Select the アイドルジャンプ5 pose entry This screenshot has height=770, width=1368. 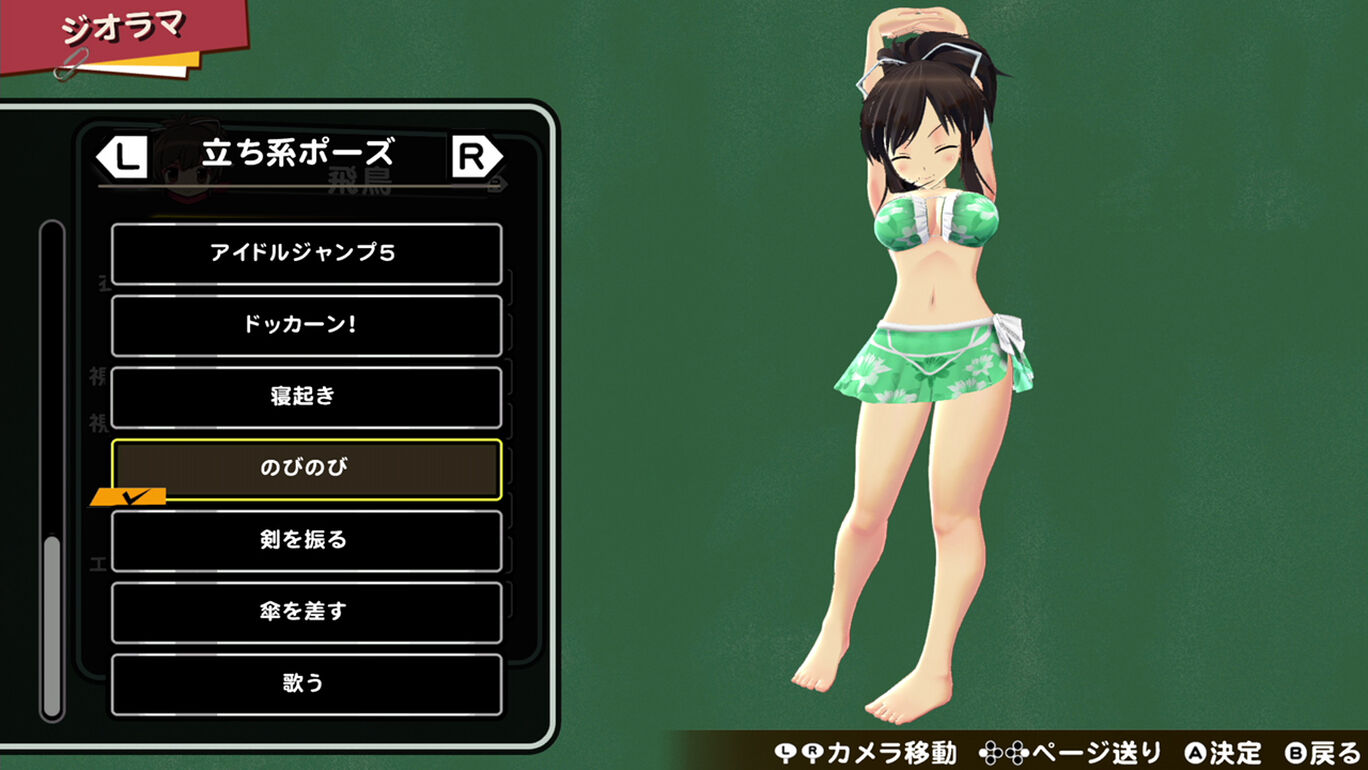[x=306, y=254]
